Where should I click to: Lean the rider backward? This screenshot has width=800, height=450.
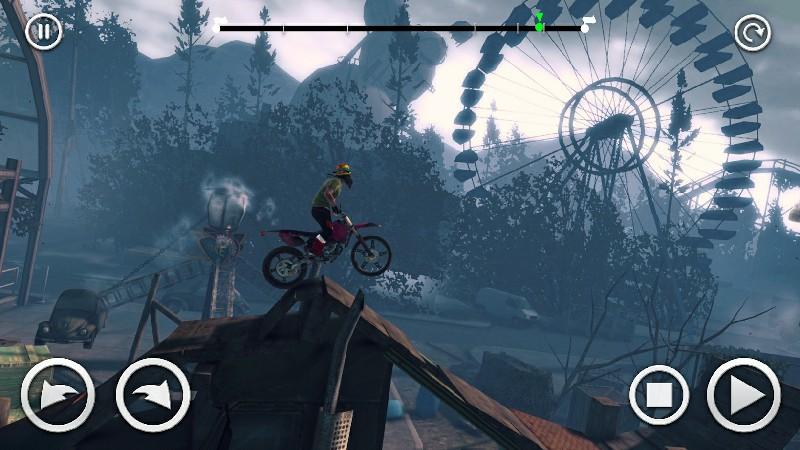(x=58, y=395)
